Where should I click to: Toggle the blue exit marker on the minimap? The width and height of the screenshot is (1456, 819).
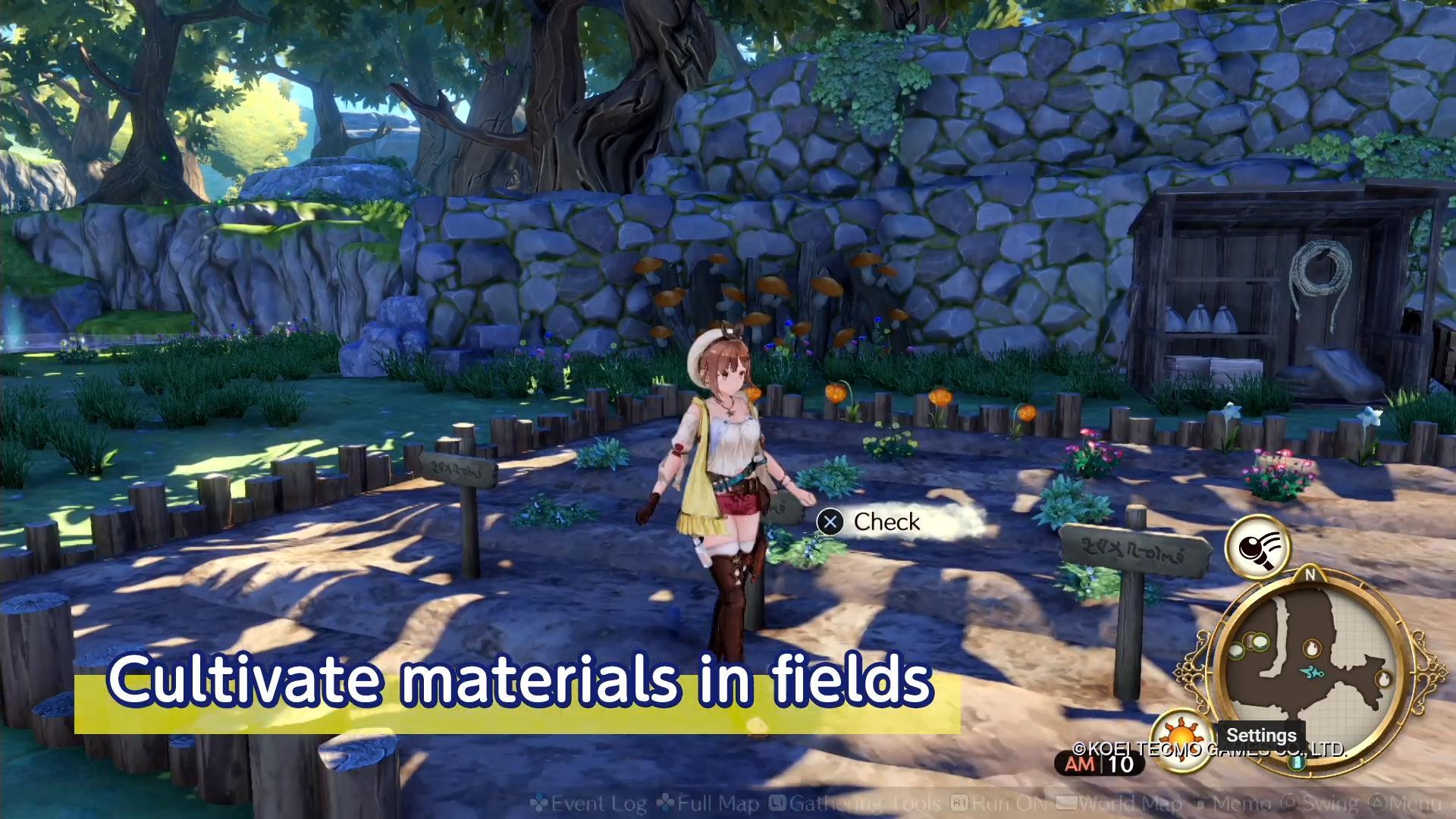tap(1296, 763)
